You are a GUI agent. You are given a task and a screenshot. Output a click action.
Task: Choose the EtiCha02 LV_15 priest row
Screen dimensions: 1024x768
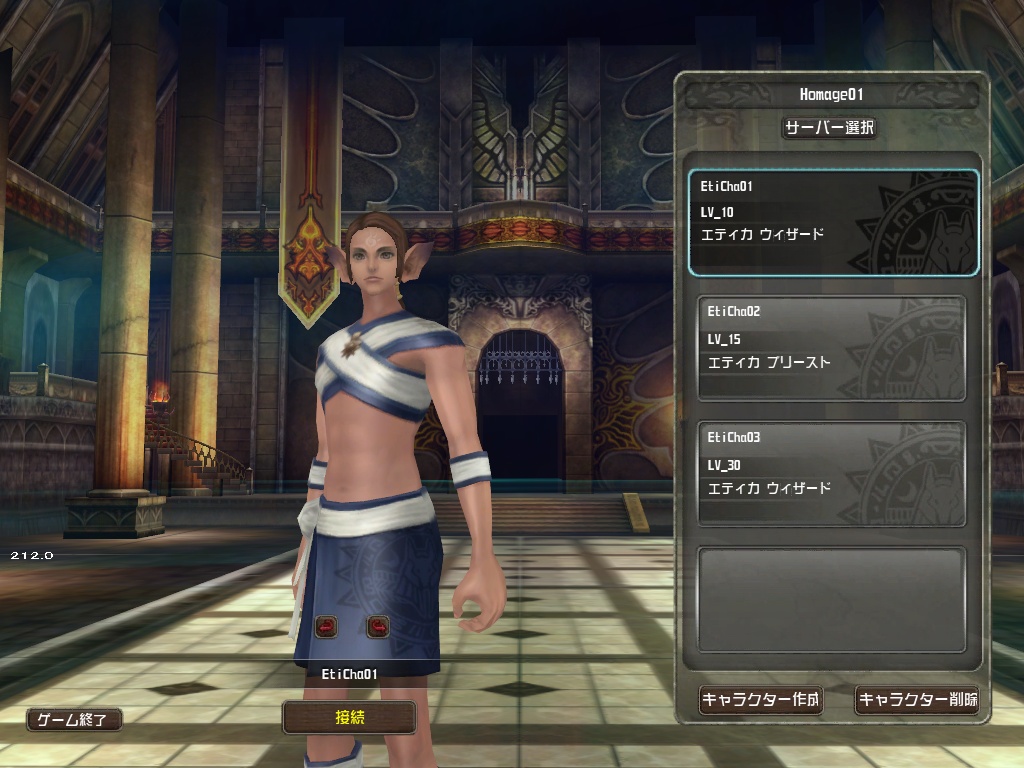point(831,348)
